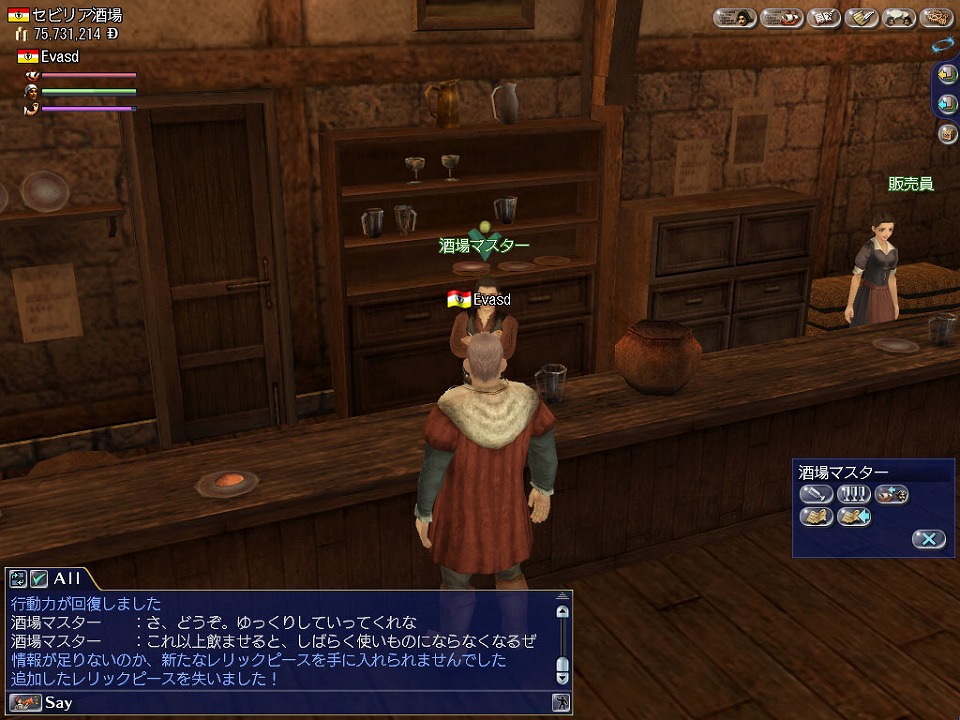Open the speech-bubble chat menu button
The image size is (960, 720).
point(899,17)
